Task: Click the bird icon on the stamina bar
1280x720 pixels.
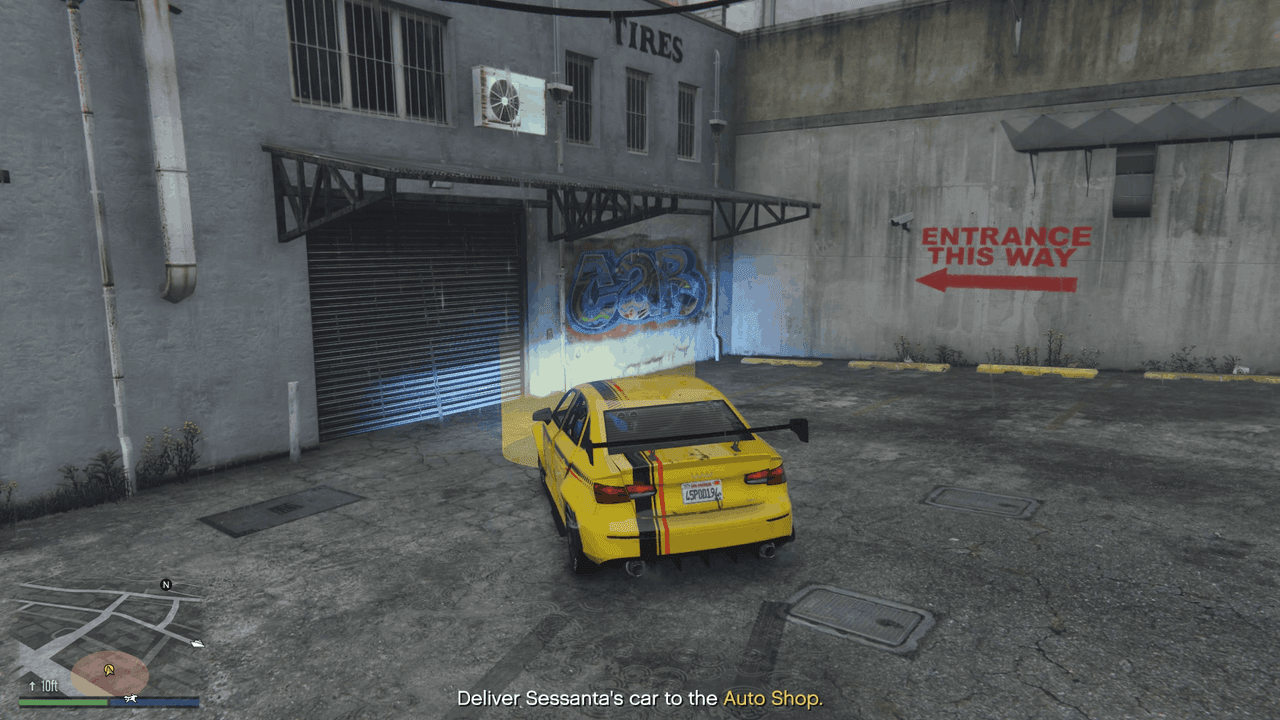Action: (130, 699)
